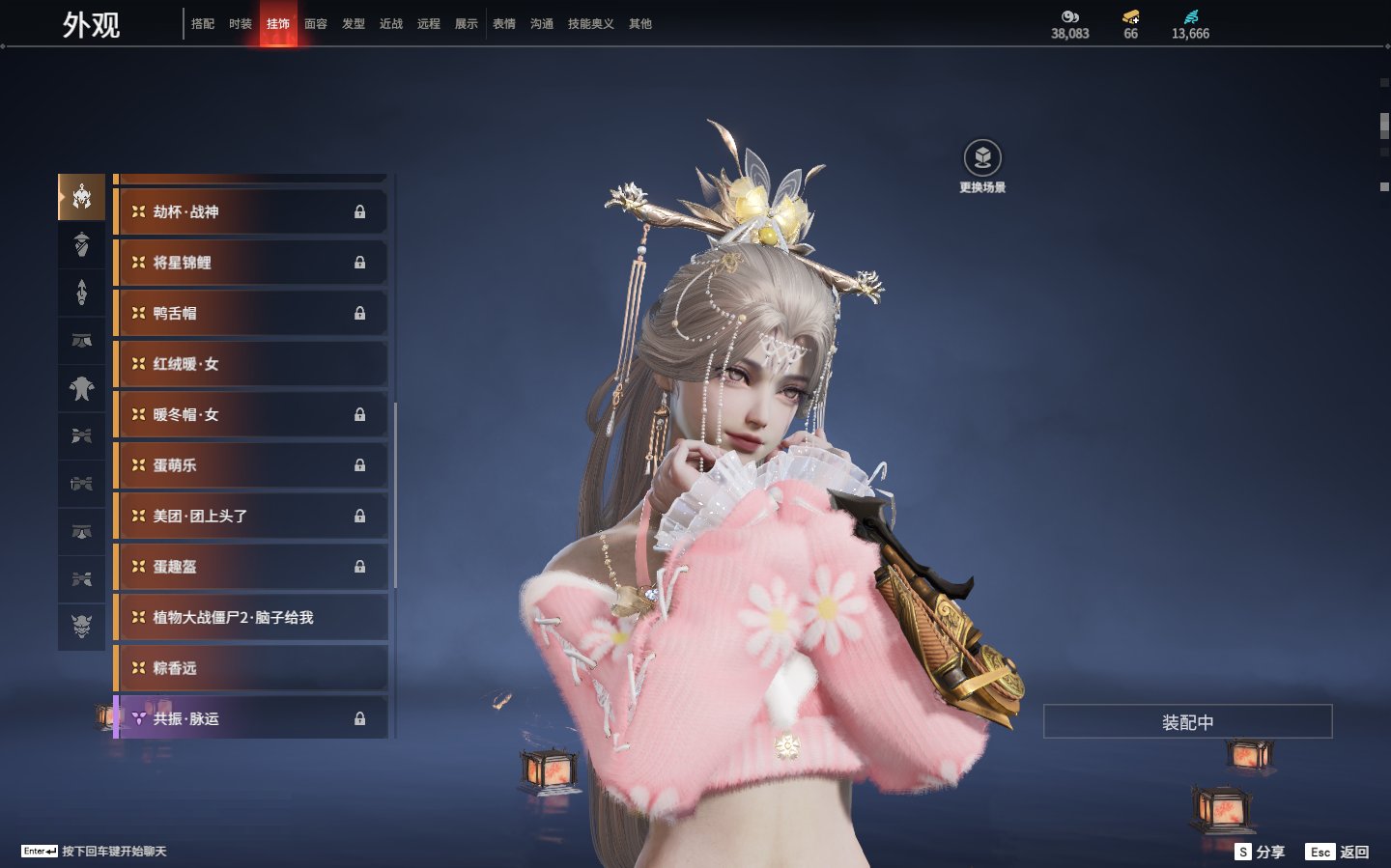Viewport: 1391px width, 868px height.
Task: Select the 面容 tab
Action: [x=316, y=24]
